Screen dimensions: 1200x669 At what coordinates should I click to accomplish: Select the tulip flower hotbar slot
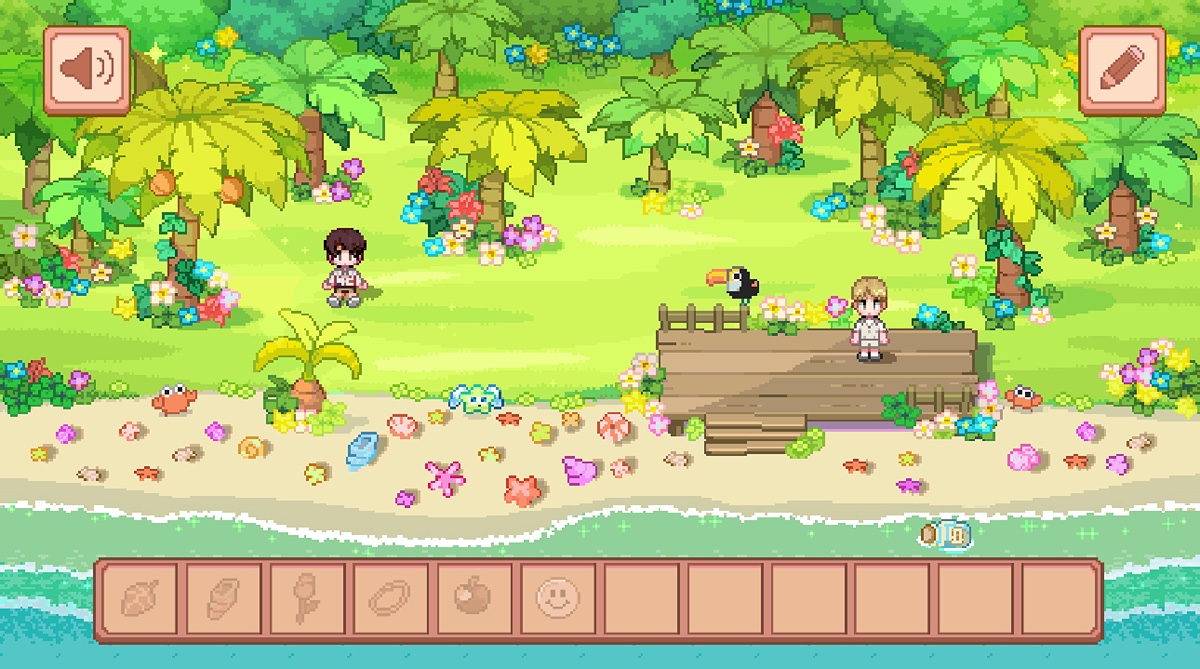click(307, 599)
